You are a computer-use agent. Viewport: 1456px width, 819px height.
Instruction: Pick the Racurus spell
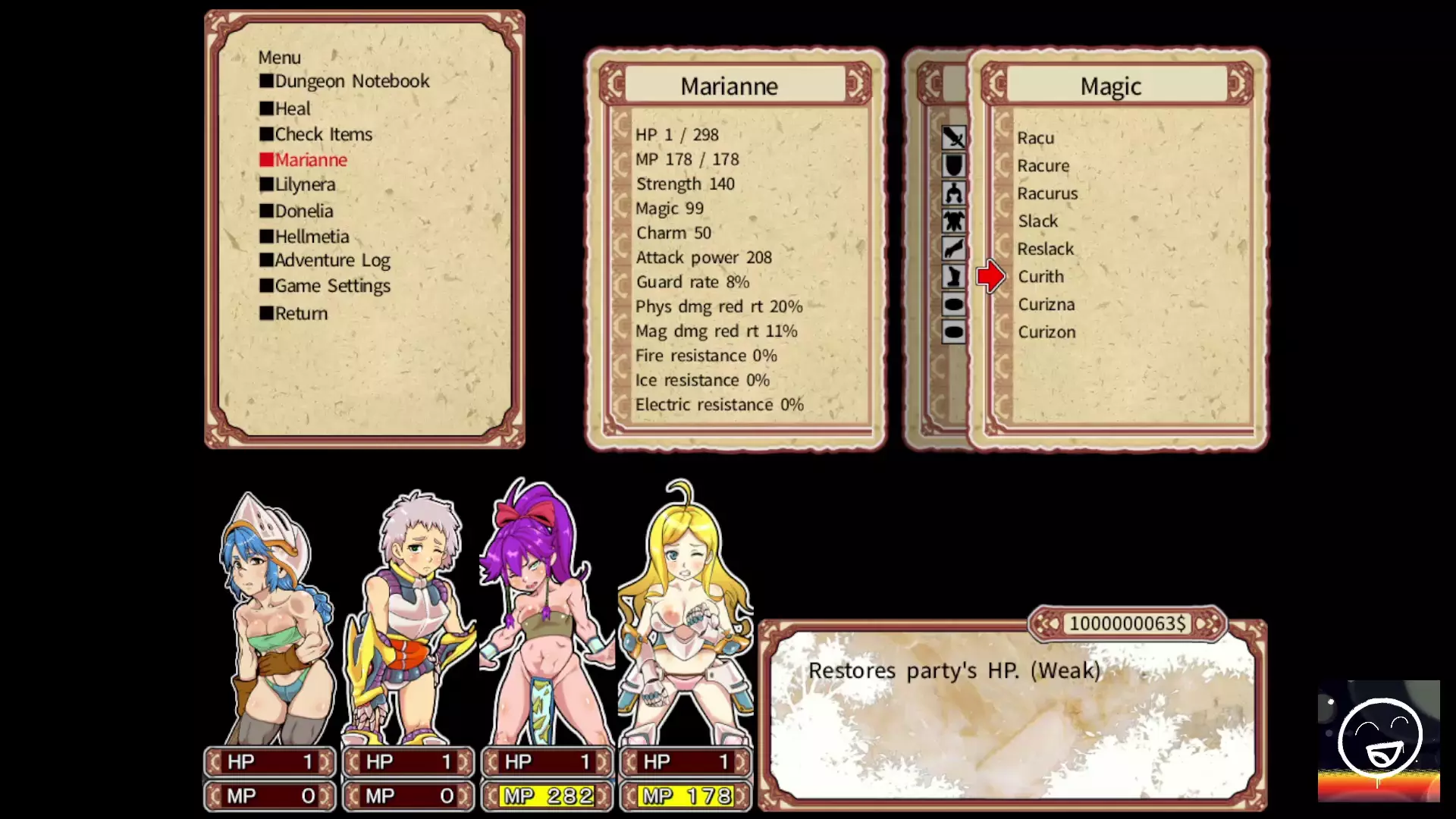pyautogui.click(x=1046, y=193)
